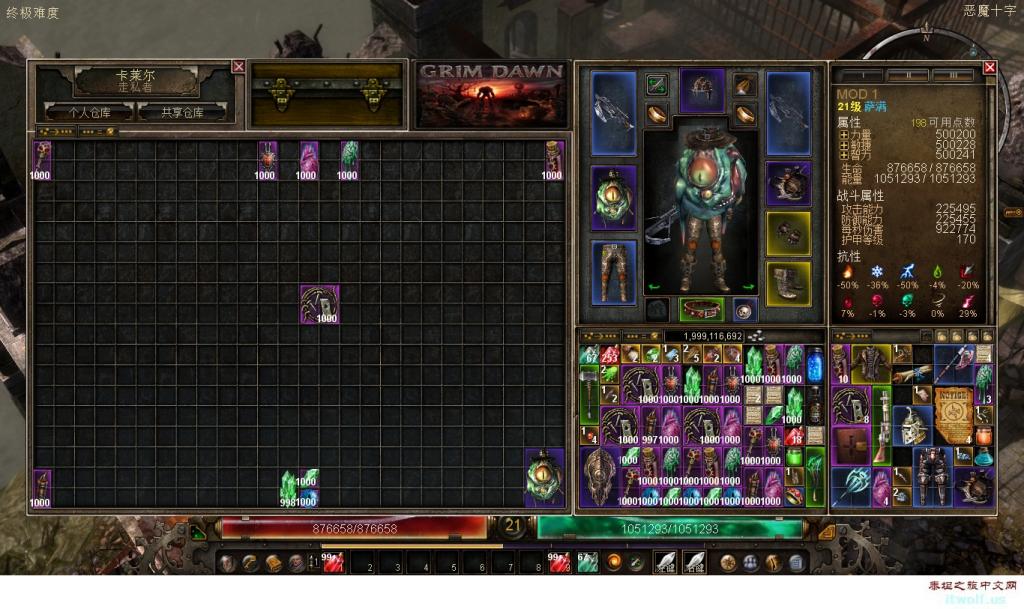1024x609 pixels.
Task: Select the steel helmet in the bag
Action: (x=911, y=424)
